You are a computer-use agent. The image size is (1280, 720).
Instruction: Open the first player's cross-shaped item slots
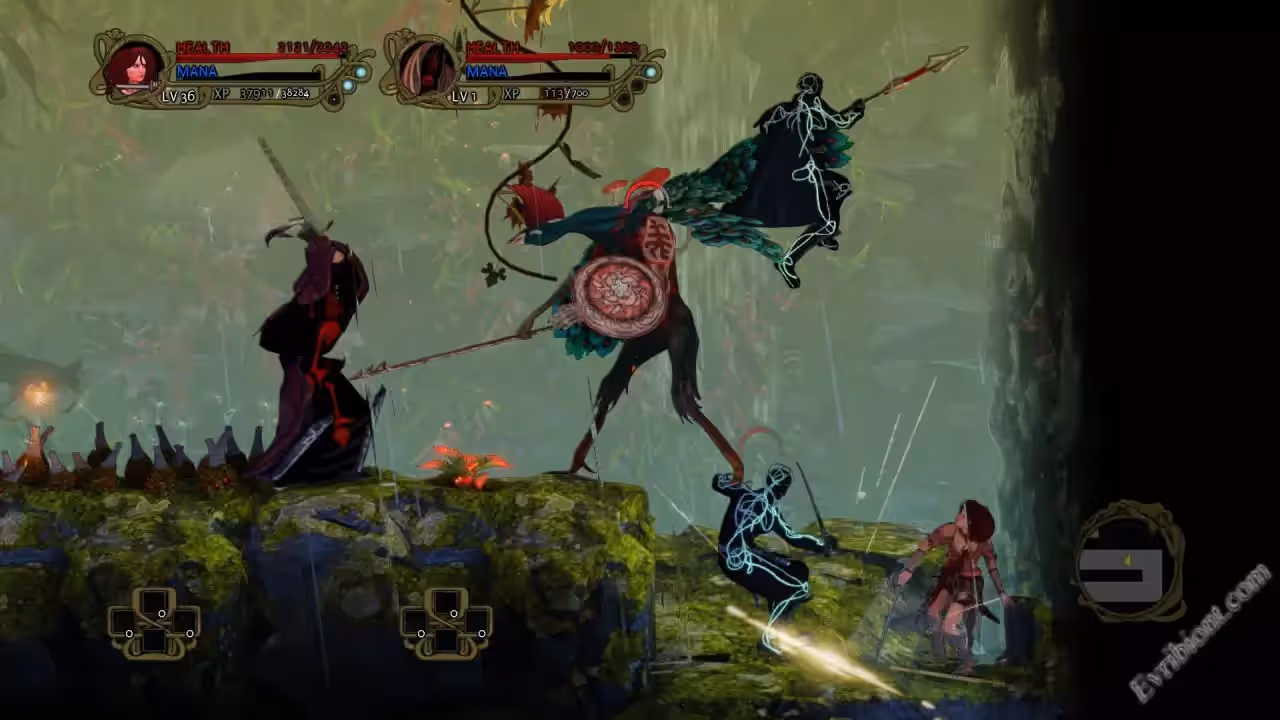point(154,623)
